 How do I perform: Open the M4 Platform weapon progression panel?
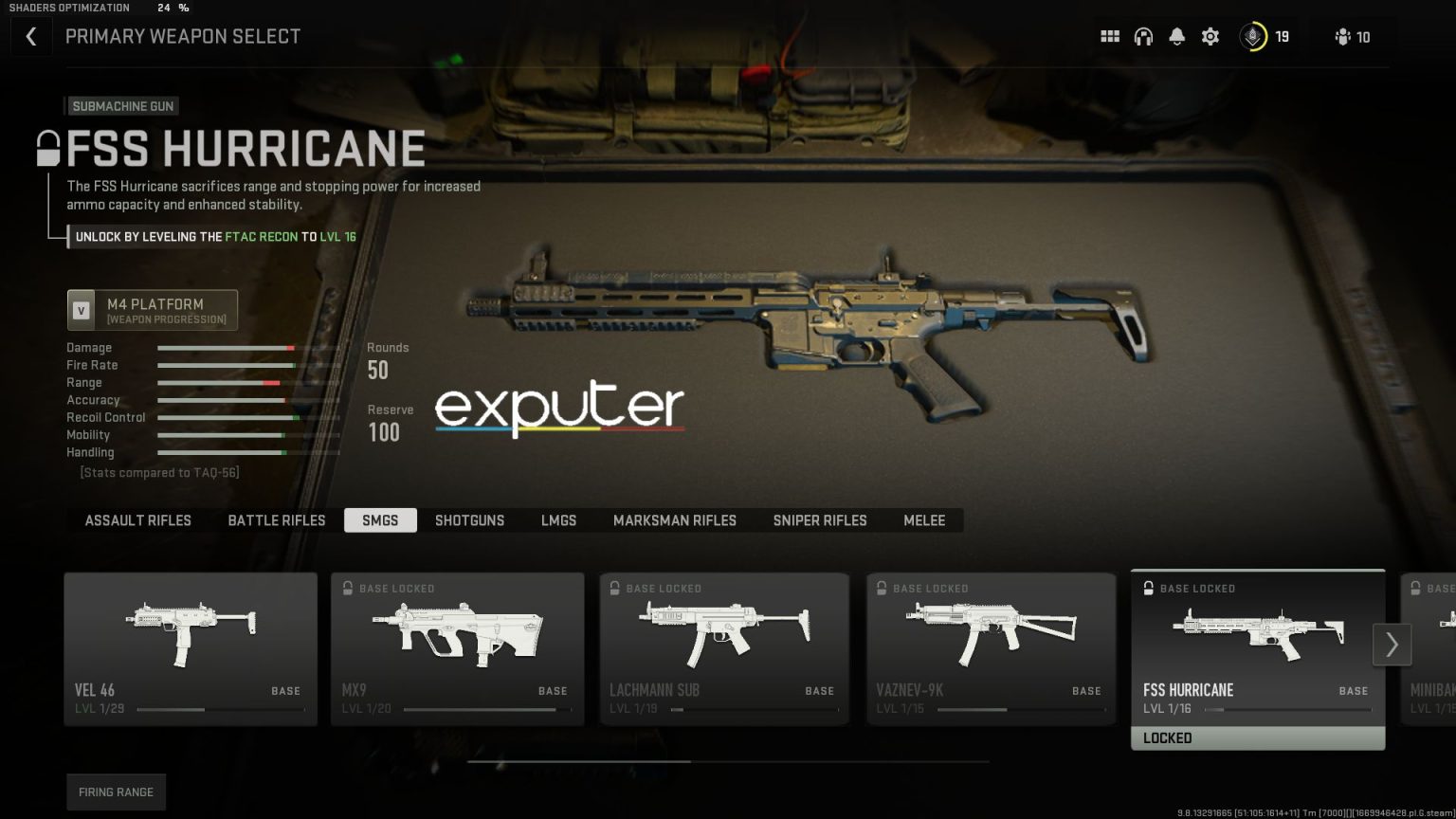pos(152,309)
